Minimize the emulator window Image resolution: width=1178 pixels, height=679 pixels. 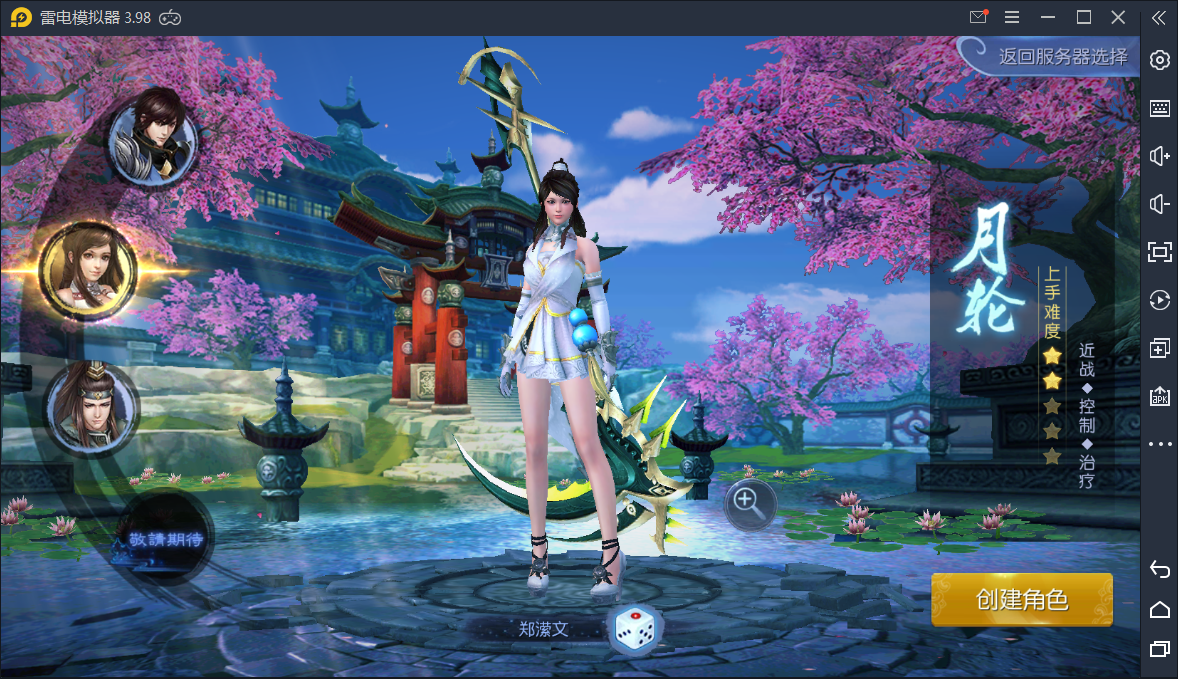click(x=1048, y=17)
